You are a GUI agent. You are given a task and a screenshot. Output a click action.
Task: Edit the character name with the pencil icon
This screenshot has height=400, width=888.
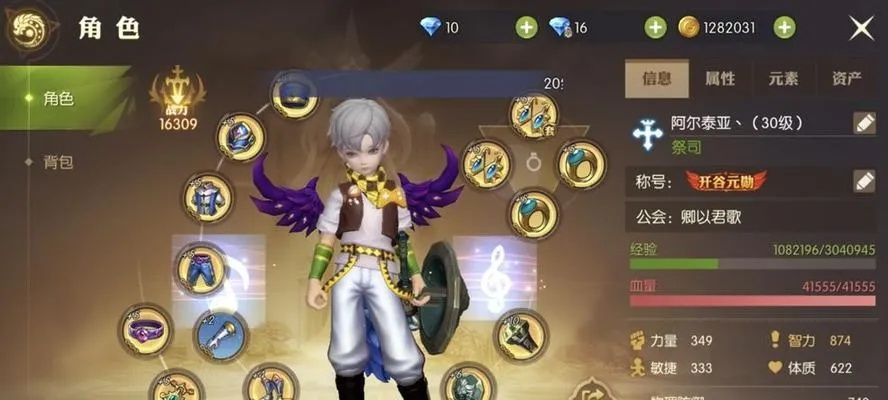pyautogui.click(x=864, y=123)
